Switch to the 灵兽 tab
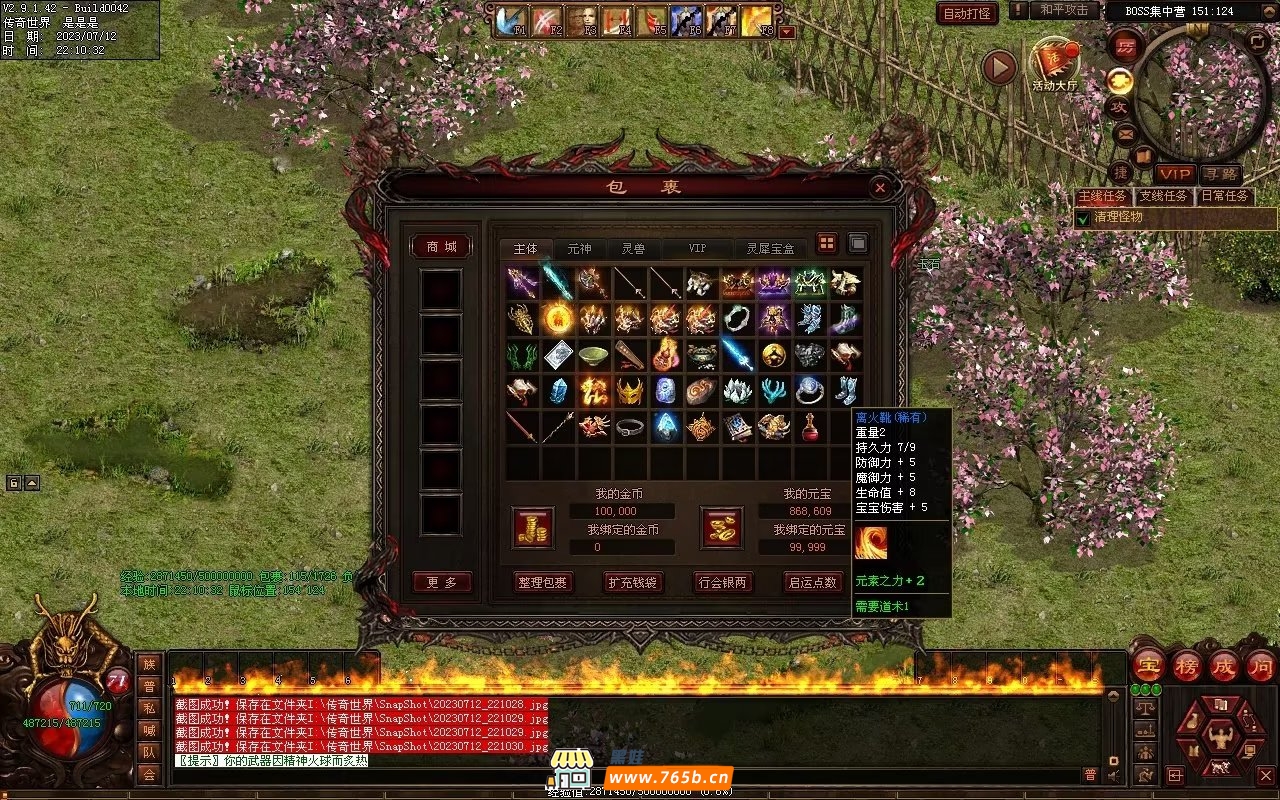The width and height of the screenshot is (1280, 800). (x=633, y=248)
